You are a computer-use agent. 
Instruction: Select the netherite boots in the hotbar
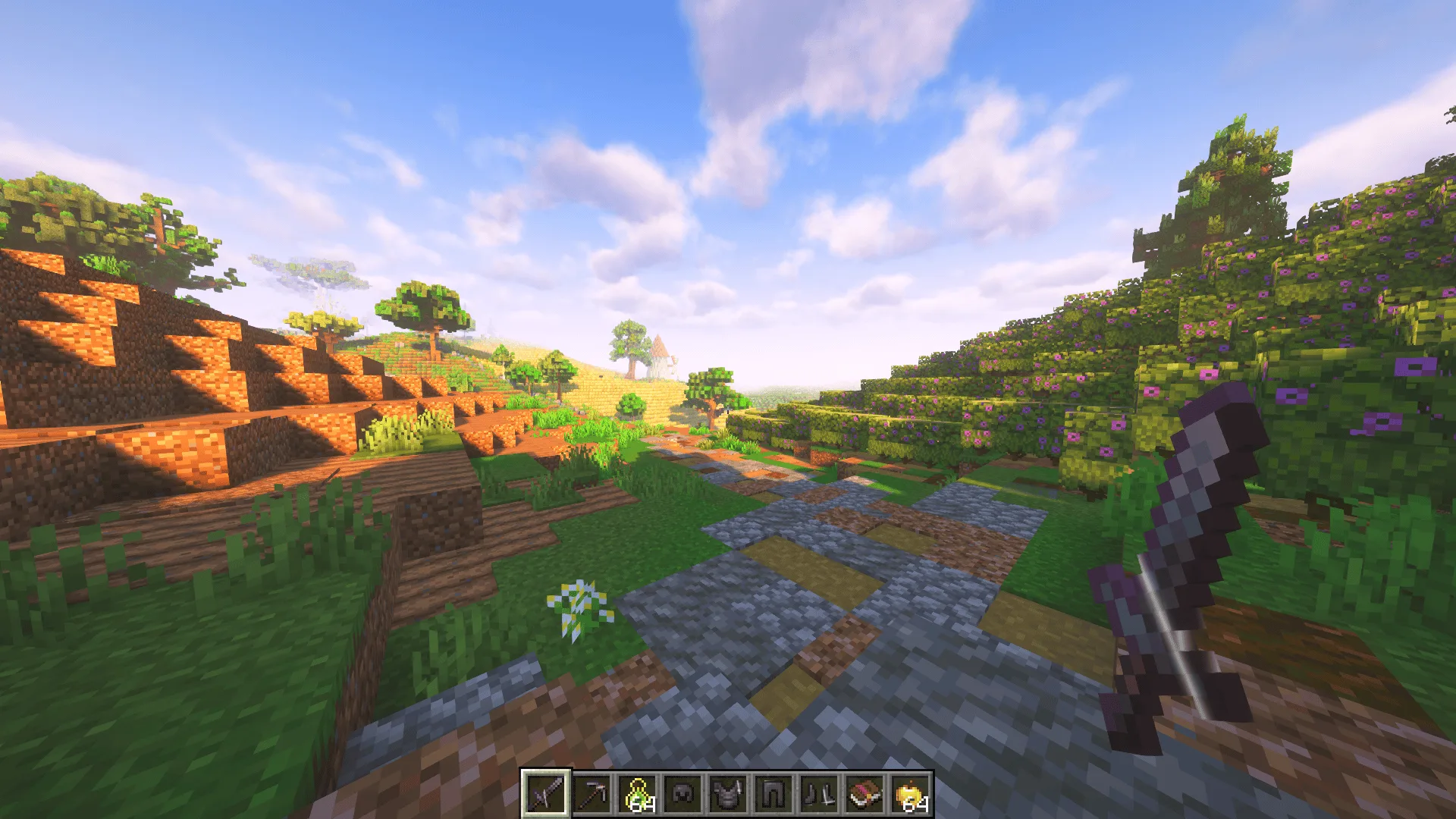tap(819, 794)
